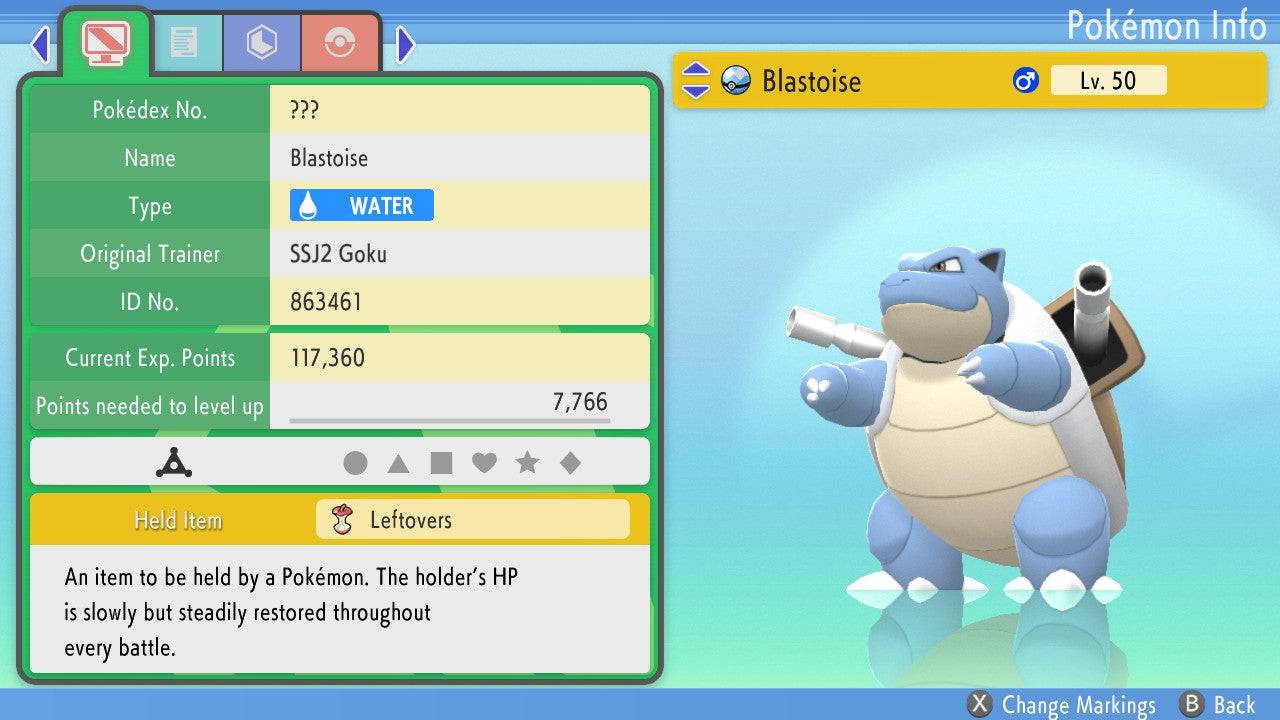The width and height of the screenshot is (1280, 720).
Task: Go to the previous info page arrow
Action: pos(40,43)
